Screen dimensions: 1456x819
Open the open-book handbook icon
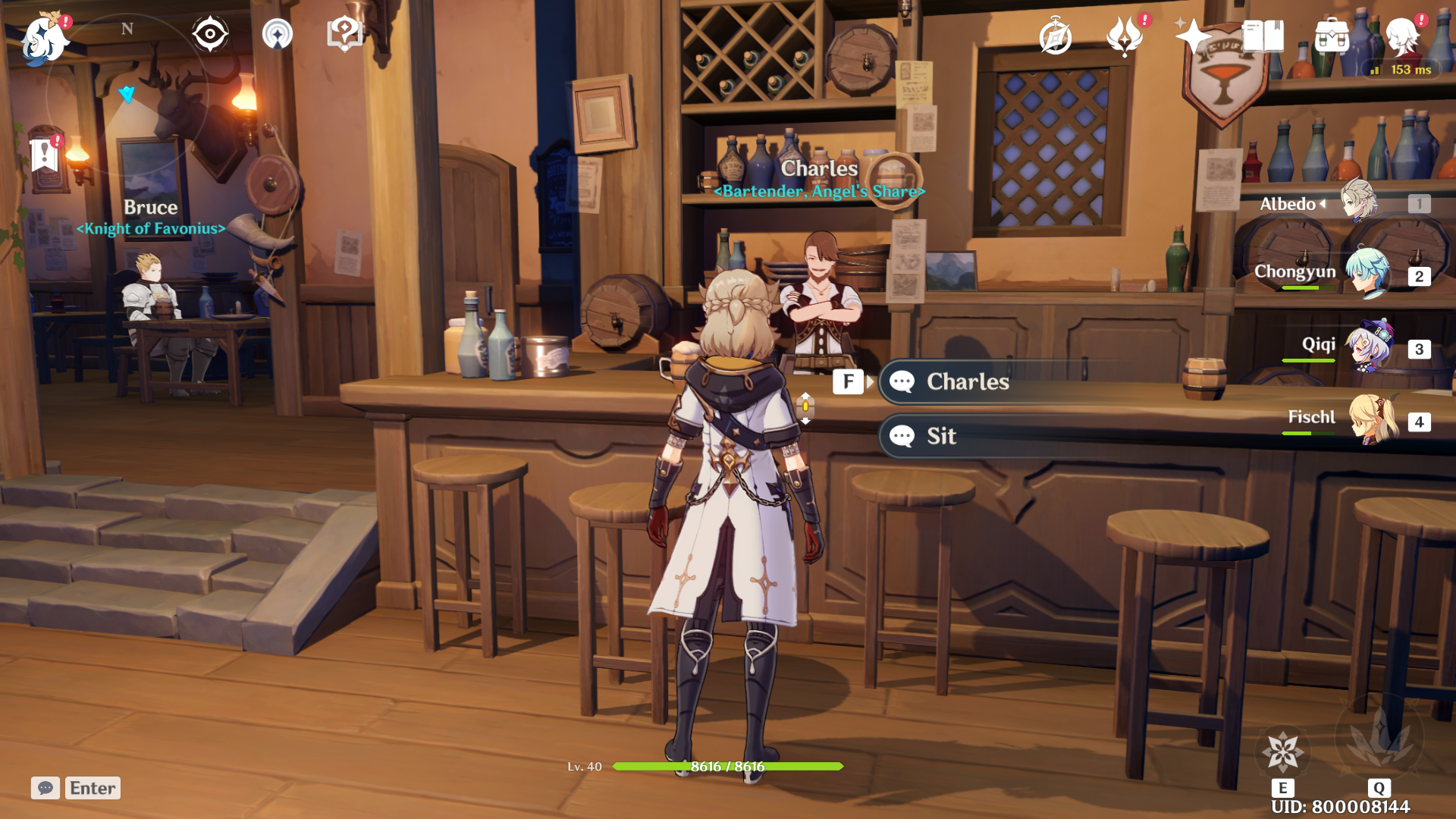click(1263, 36)
